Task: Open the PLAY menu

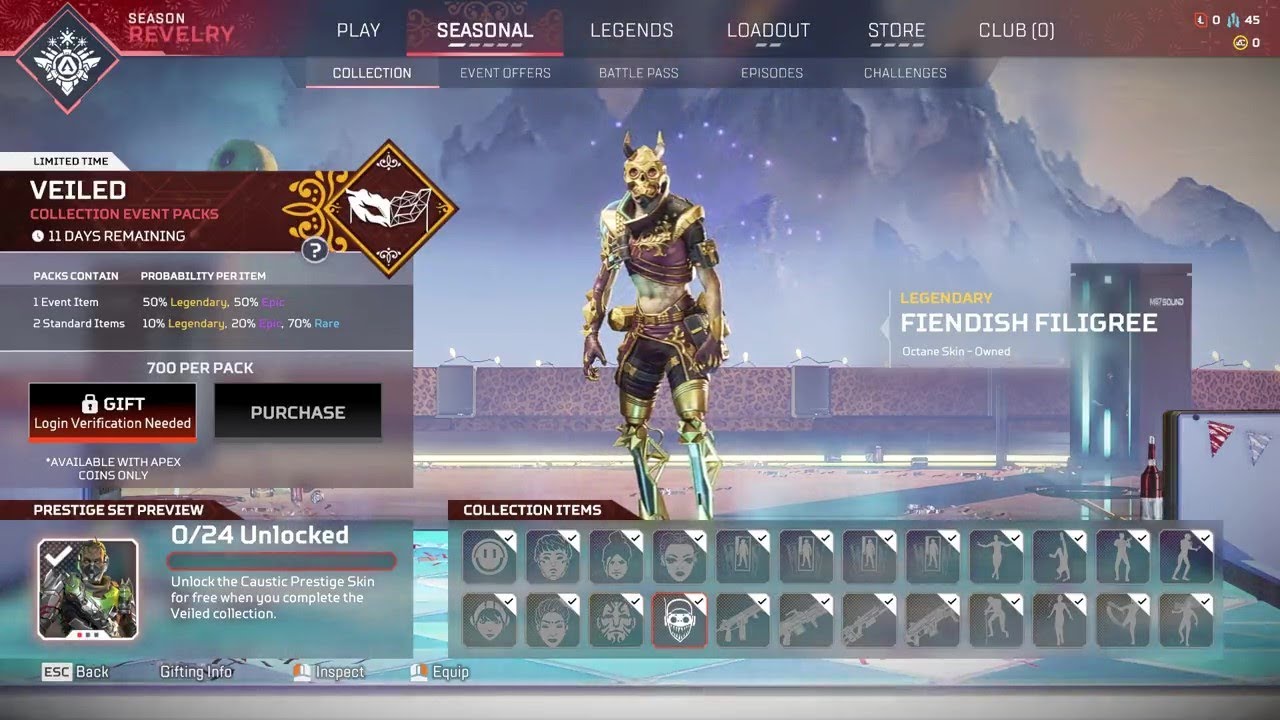Action: (x=357, y=30)
